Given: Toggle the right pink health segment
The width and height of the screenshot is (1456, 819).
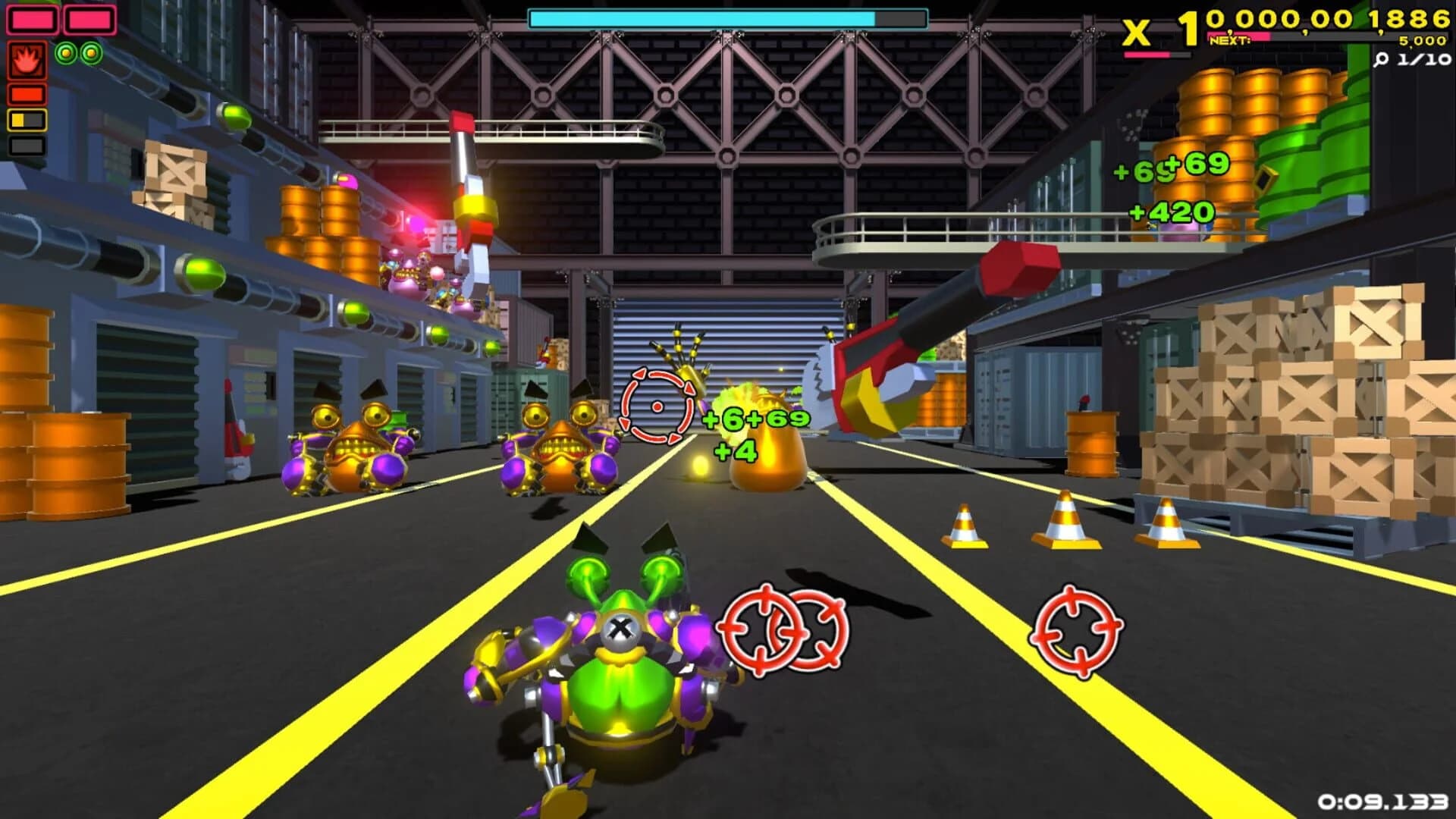Looking at the screenshot, I should tap(89, 20).
